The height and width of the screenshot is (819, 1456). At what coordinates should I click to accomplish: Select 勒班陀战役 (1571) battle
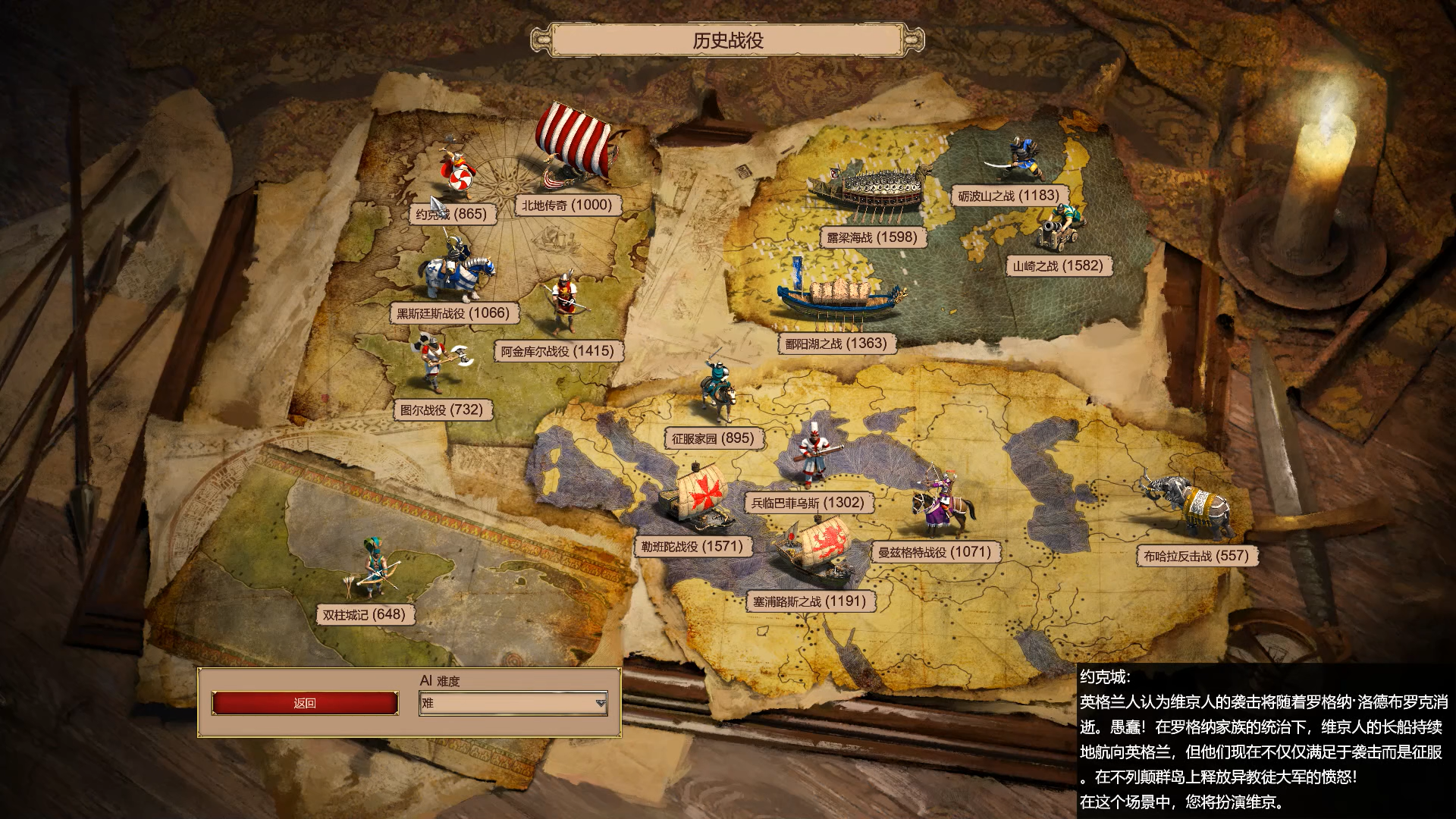(692, 546)
